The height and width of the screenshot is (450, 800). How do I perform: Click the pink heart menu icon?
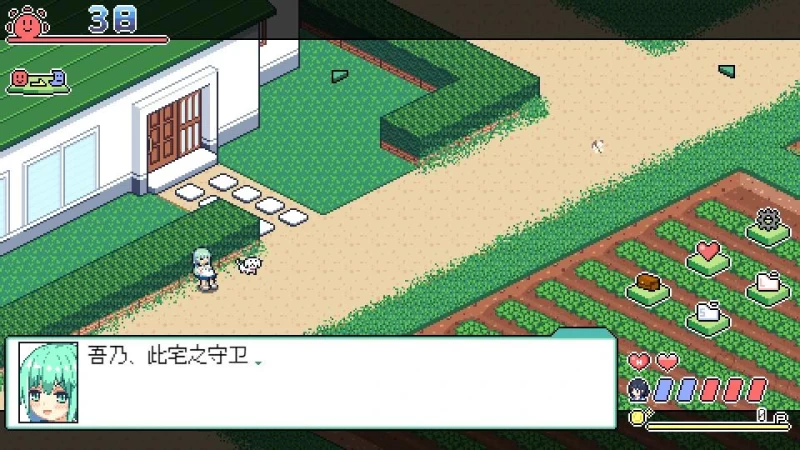tap(708, 252)
